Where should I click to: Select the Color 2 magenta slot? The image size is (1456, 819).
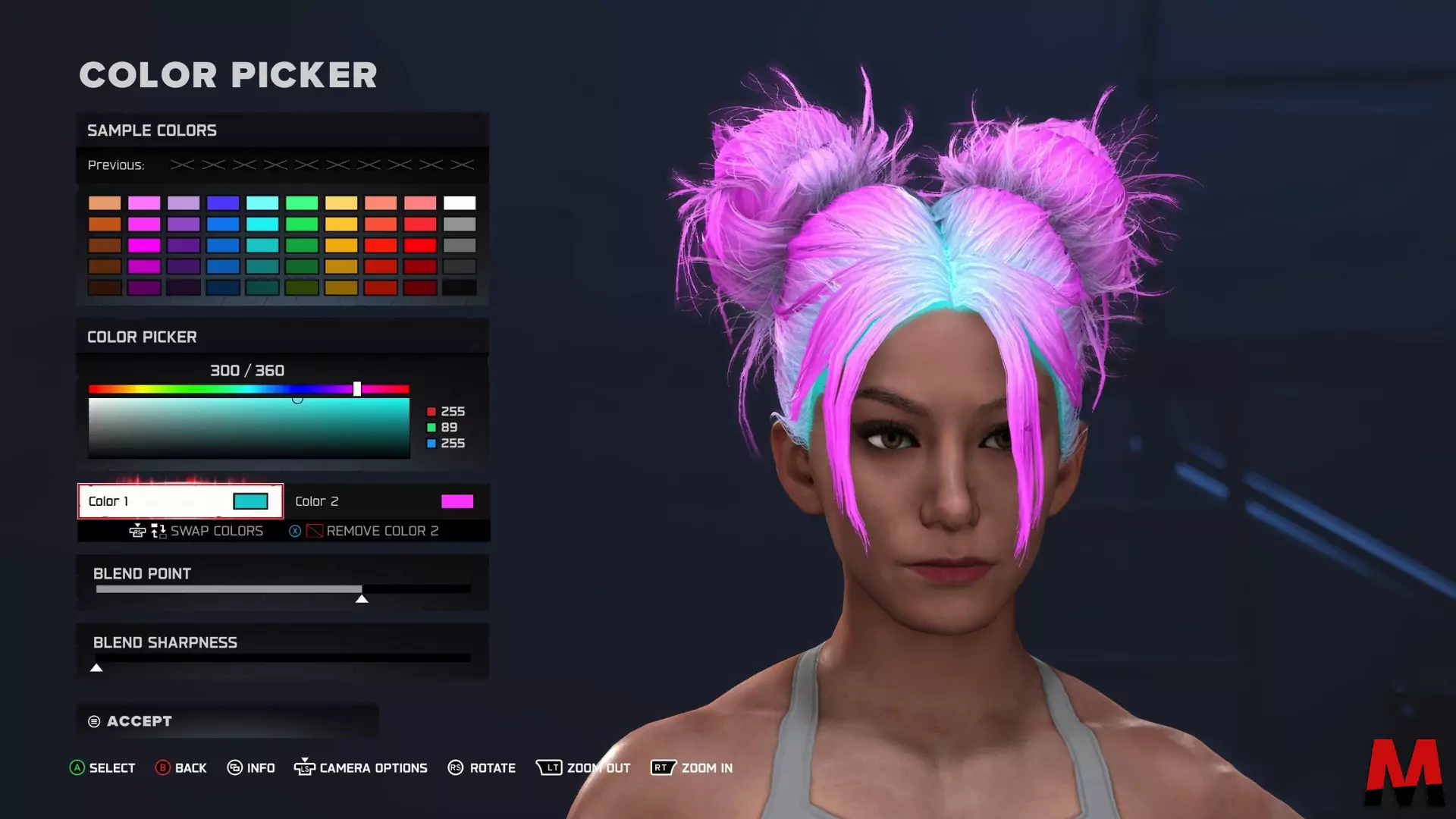(385, 501)
